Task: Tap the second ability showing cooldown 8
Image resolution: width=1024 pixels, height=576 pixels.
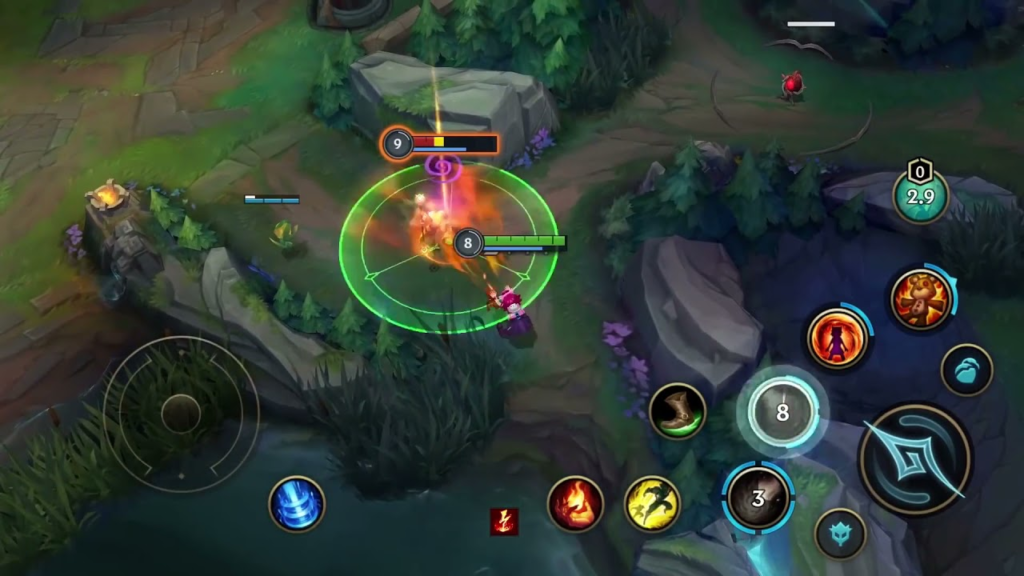Action: 782,411
